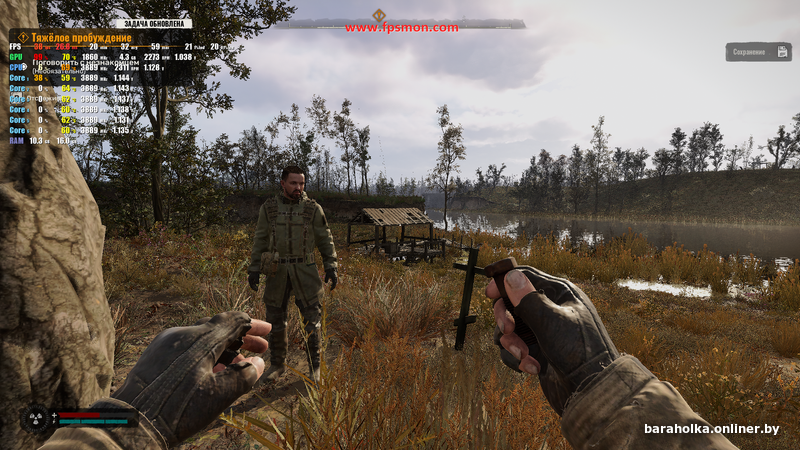Click the Сохранение save indicator
This screenshot has height=450, width=800.
[758, 52]
